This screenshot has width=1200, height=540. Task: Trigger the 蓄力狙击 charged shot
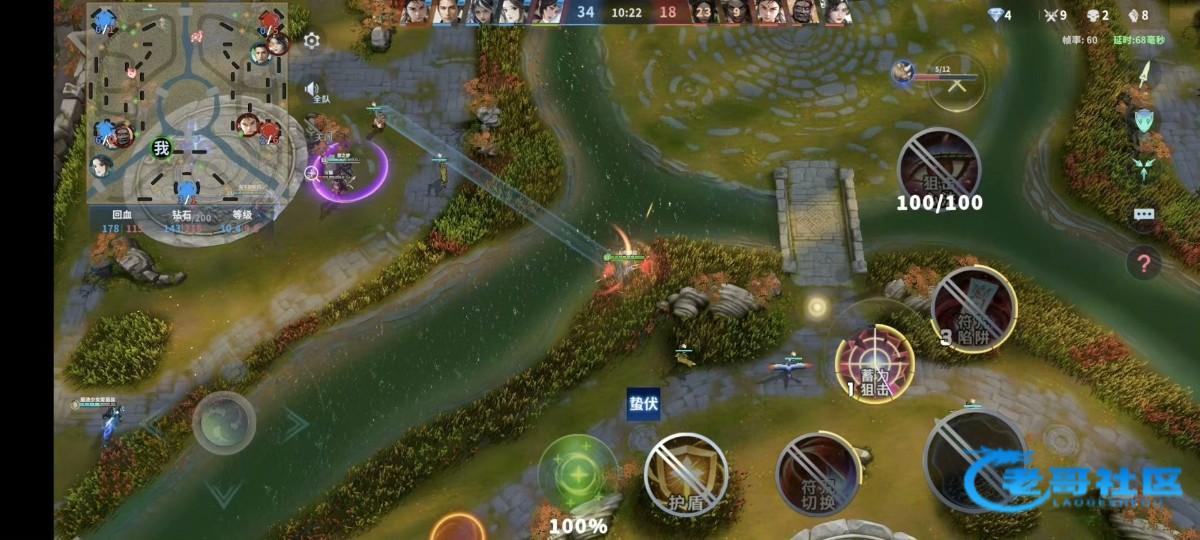[x=874, y=363]
